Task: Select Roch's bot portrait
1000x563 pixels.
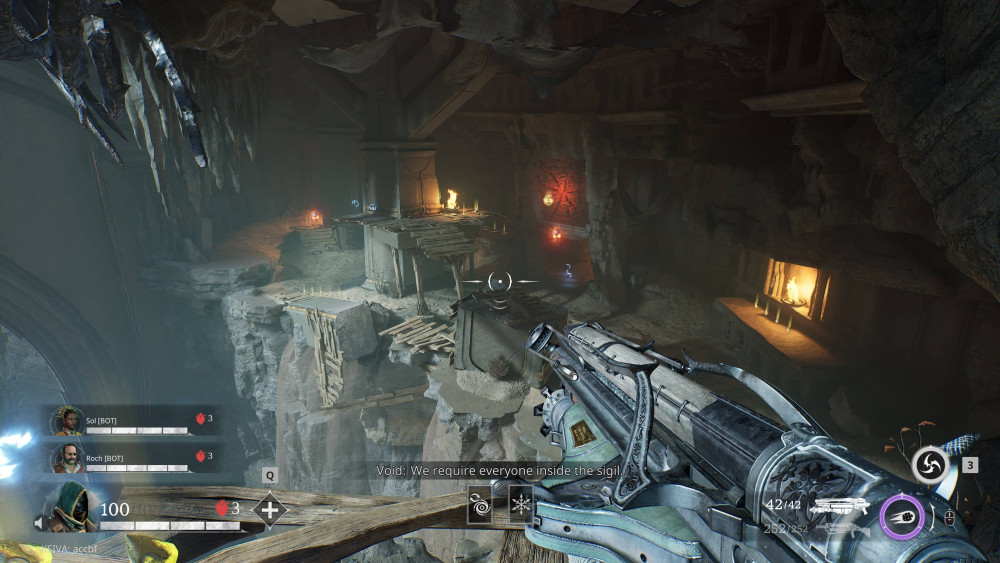Action: tap(68, 459)
